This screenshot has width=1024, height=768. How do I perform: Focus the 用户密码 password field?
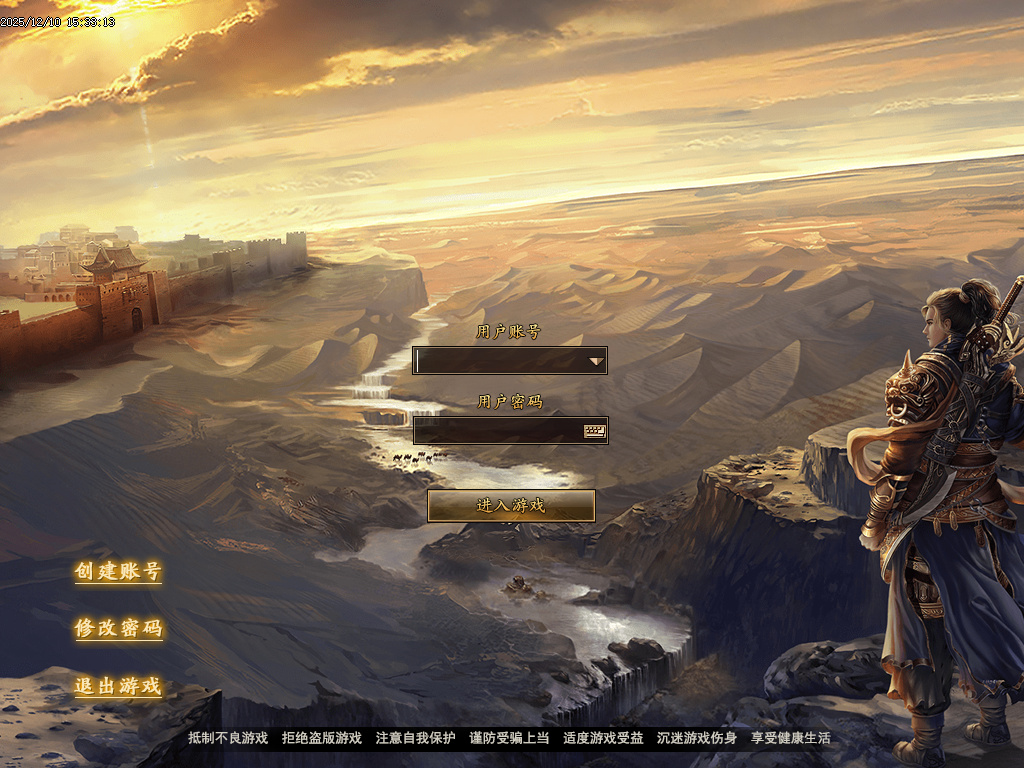(x=496, y=431)
